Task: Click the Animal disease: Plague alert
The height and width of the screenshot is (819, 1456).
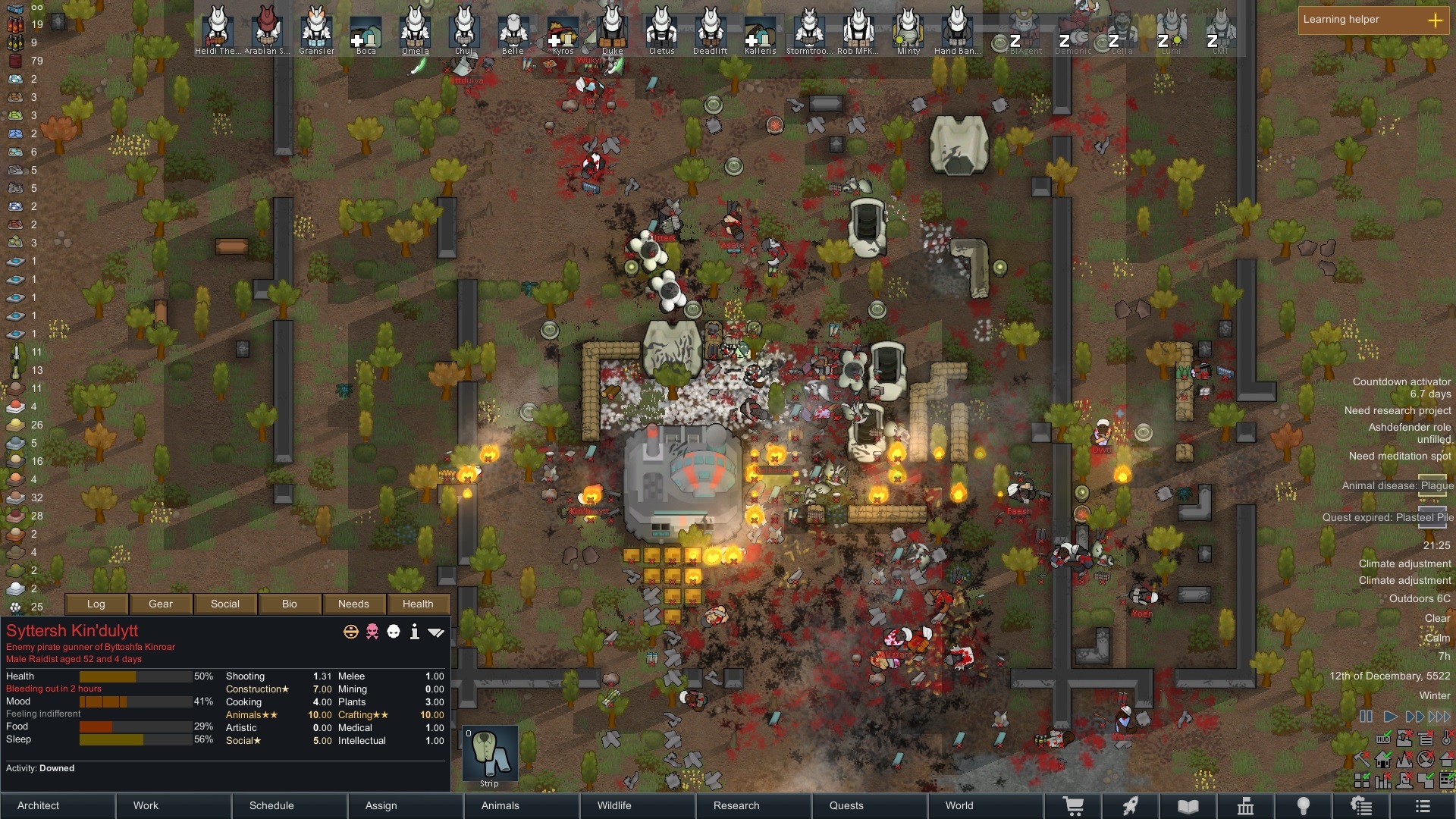Action: [1397, 485]
